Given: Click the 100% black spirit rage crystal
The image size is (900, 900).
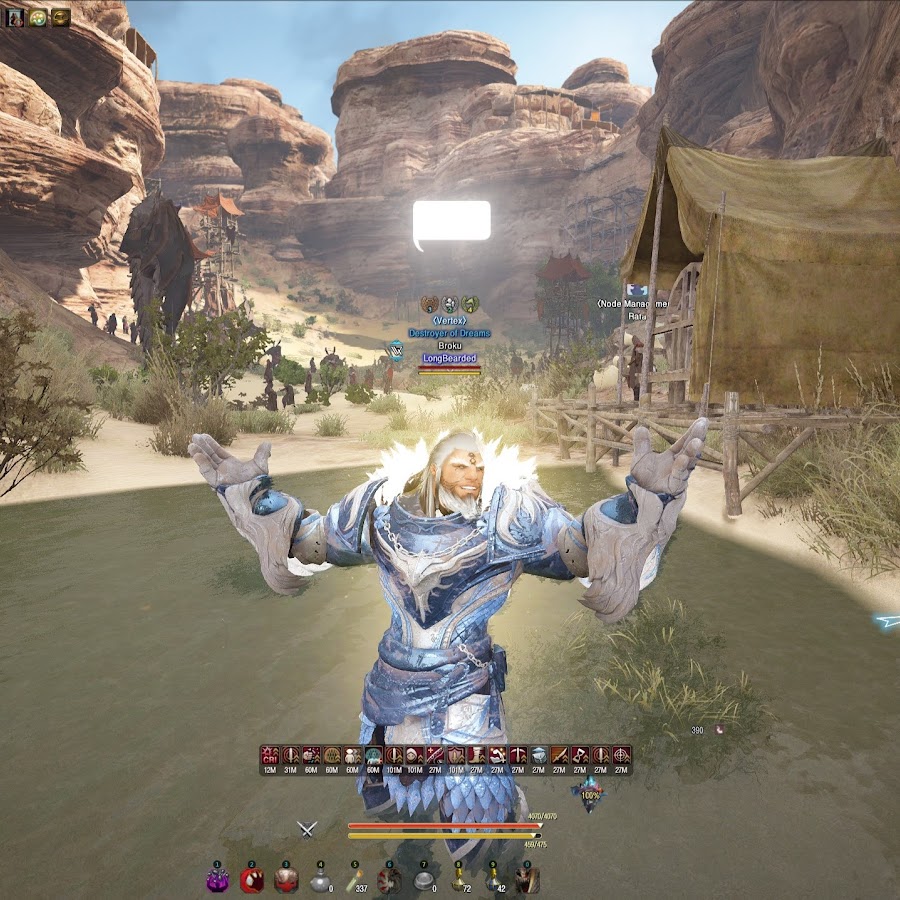Looking at the screenshot, I should click(x=589, y=797).
